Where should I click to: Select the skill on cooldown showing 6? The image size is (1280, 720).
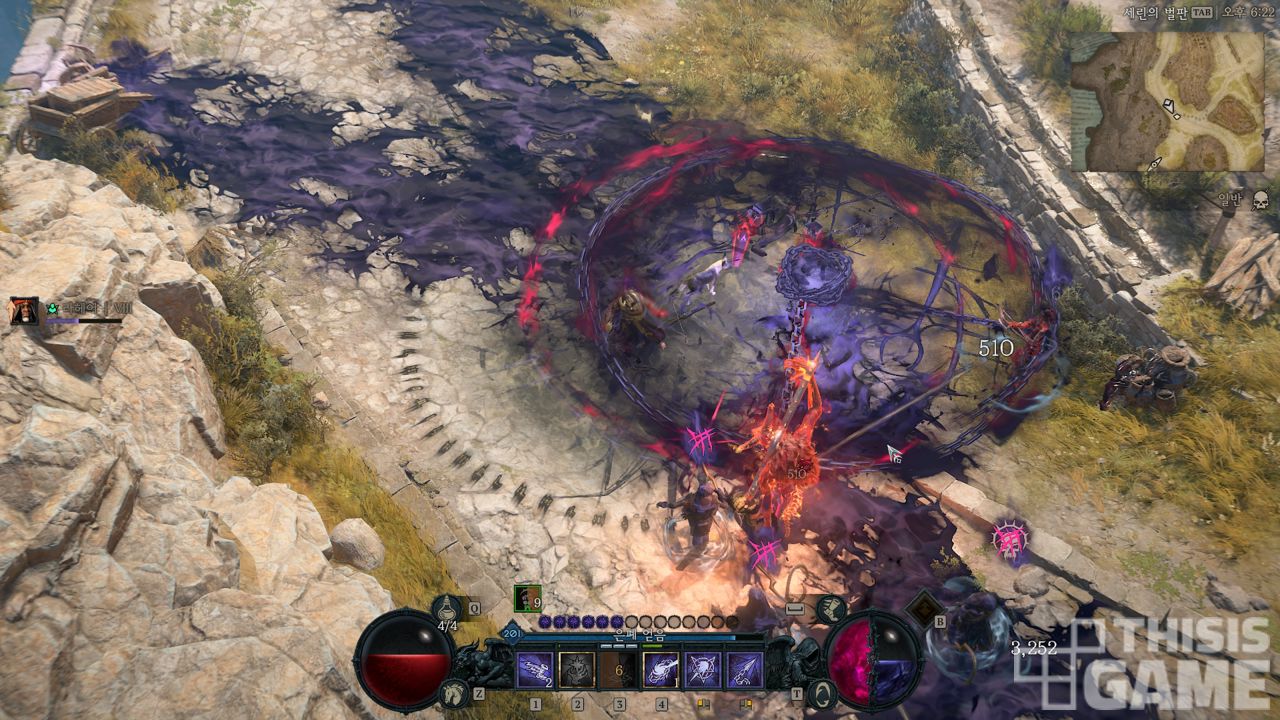coord(618,670)
